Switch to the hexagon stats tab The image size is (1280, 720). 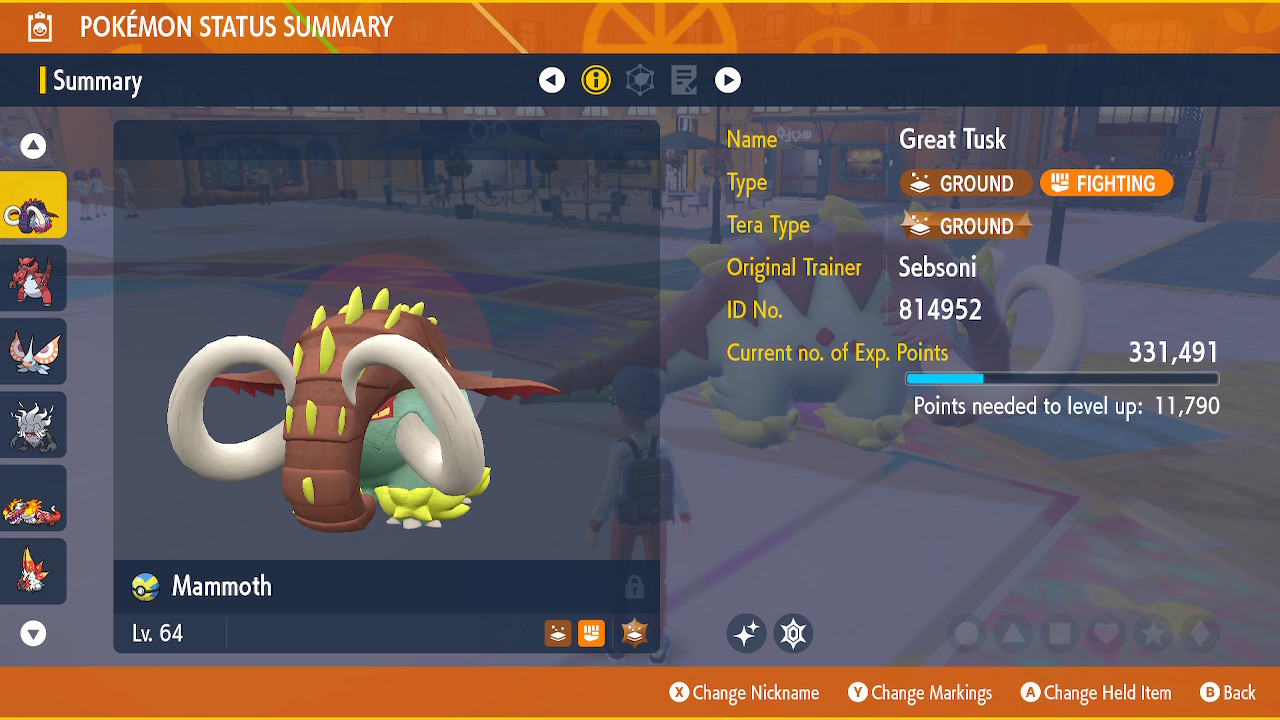(x=640, y=80)
